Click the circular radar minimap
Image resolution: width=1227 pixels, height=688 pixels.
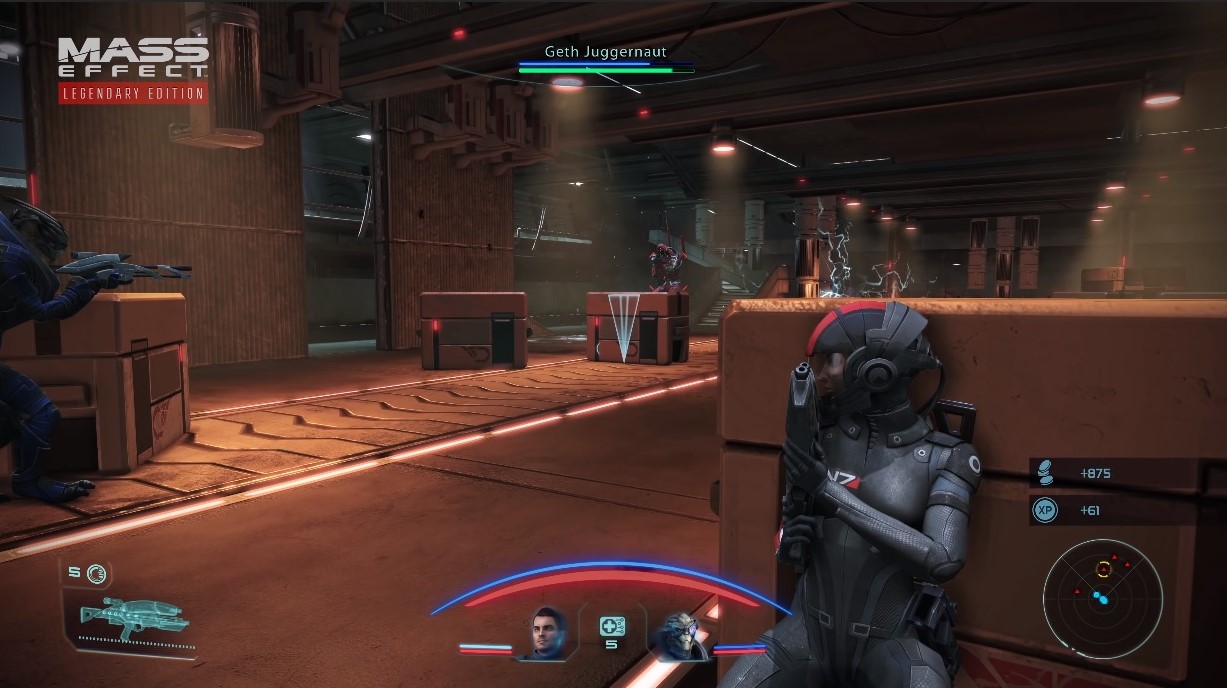tap(1102, 598)
